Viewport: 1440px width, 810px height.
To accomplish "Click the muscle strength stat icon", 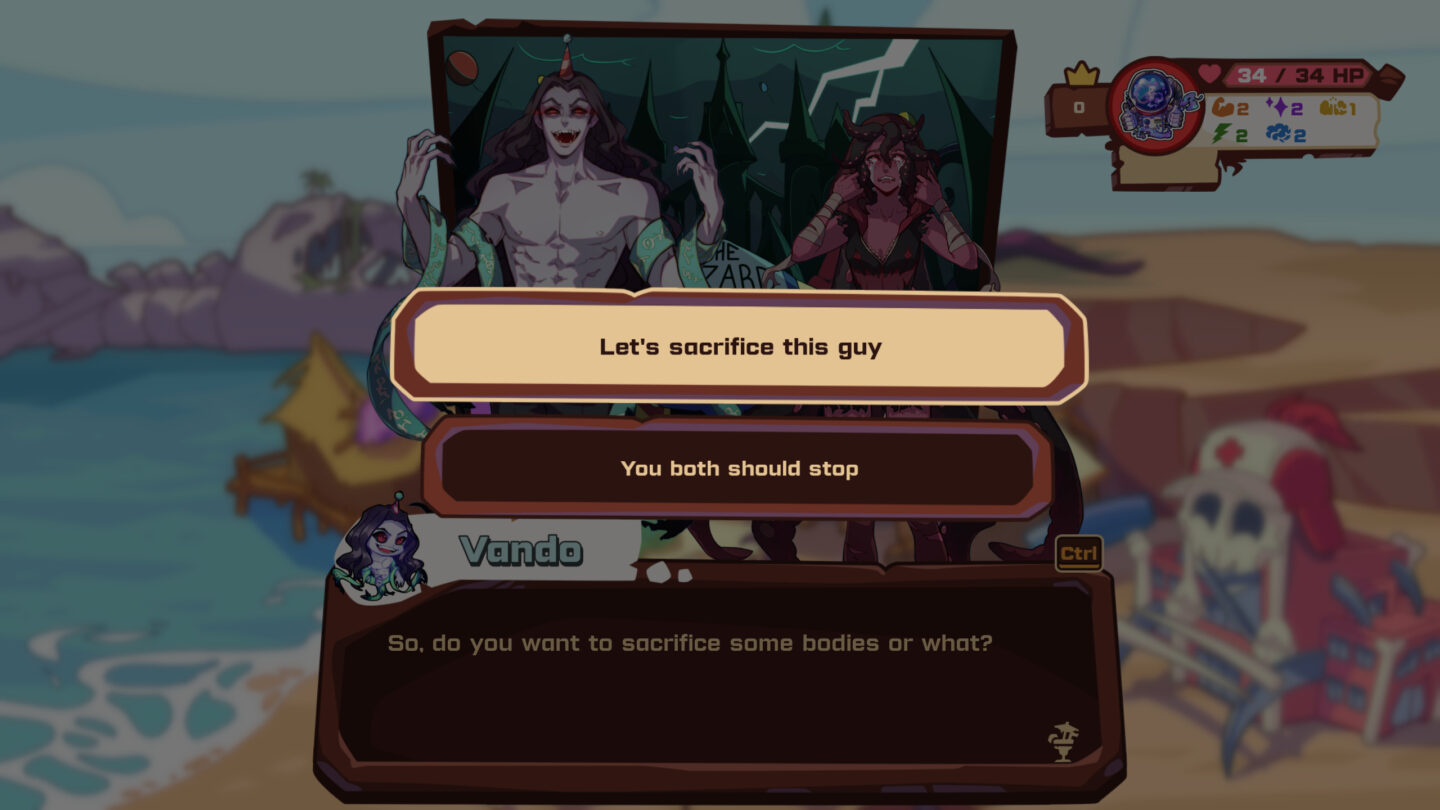I will (x=1222, y=108).
